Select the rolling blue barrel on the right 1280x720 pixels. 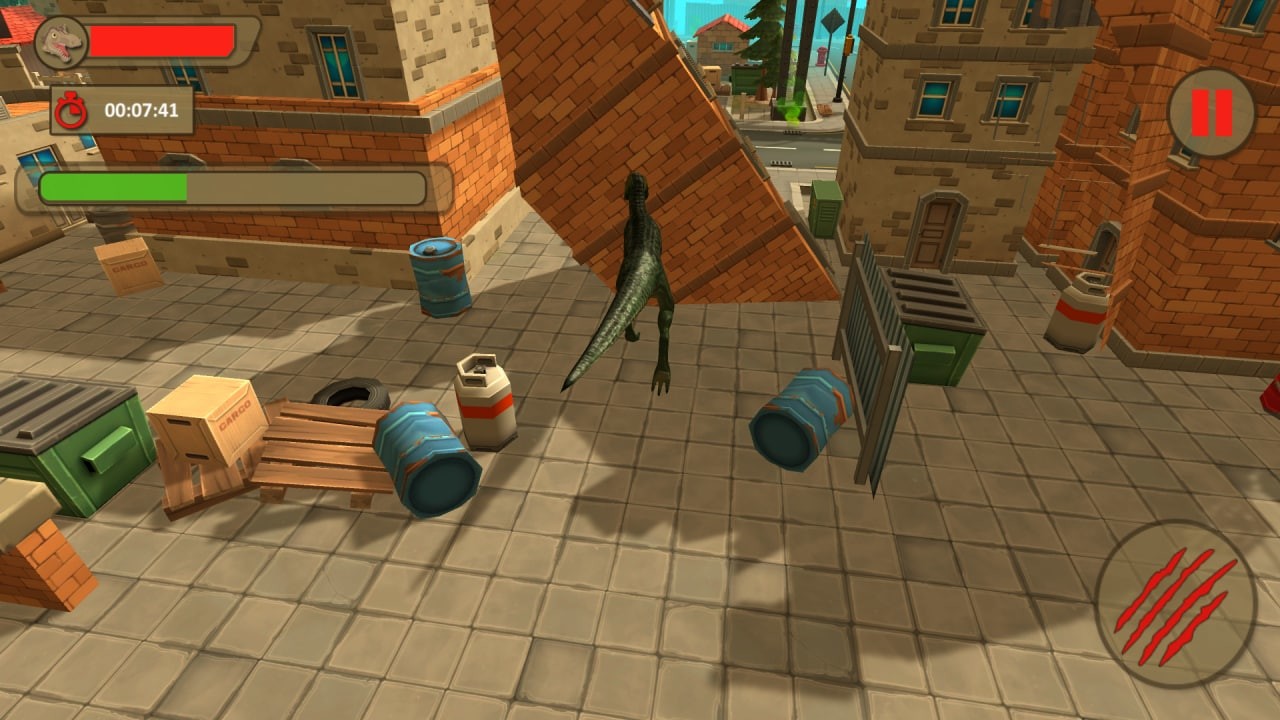pos(800,420)
